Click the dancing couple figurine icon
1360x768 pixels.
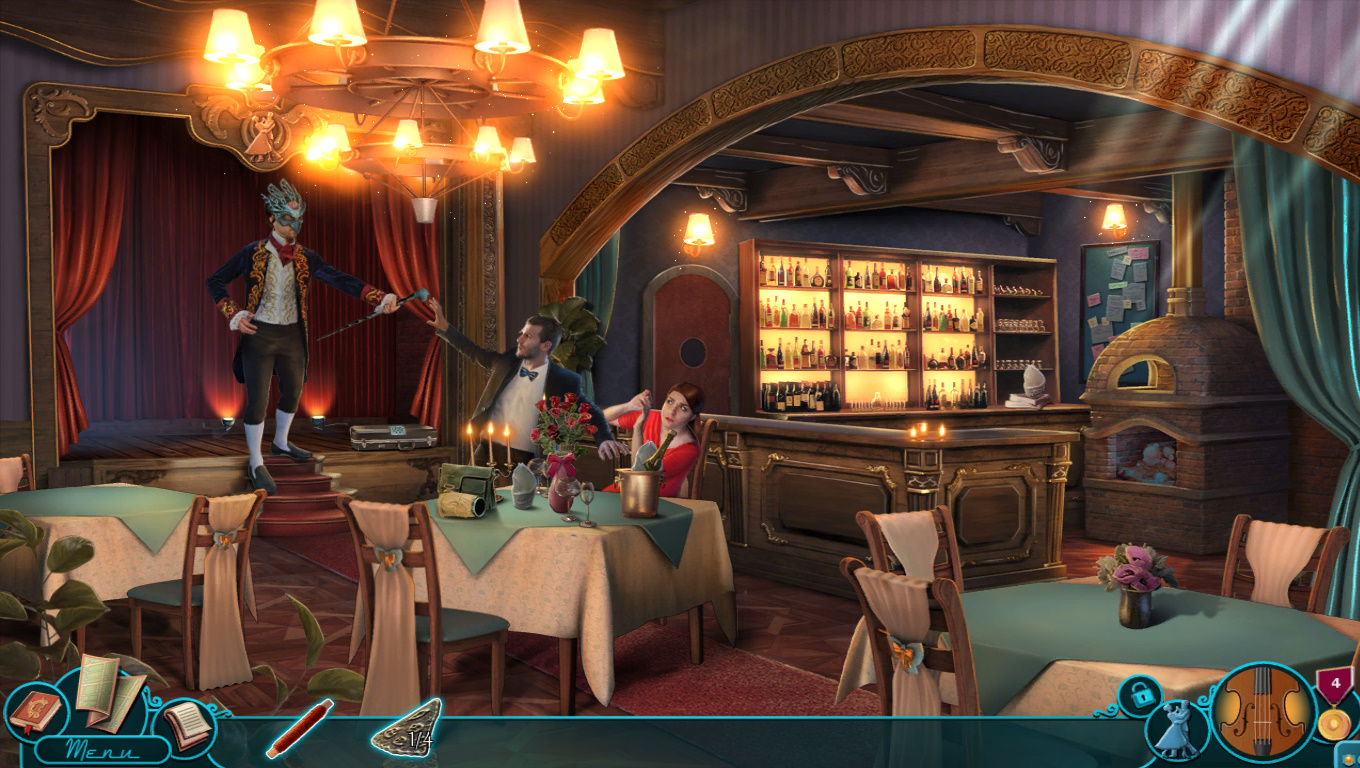point(1176,730)
